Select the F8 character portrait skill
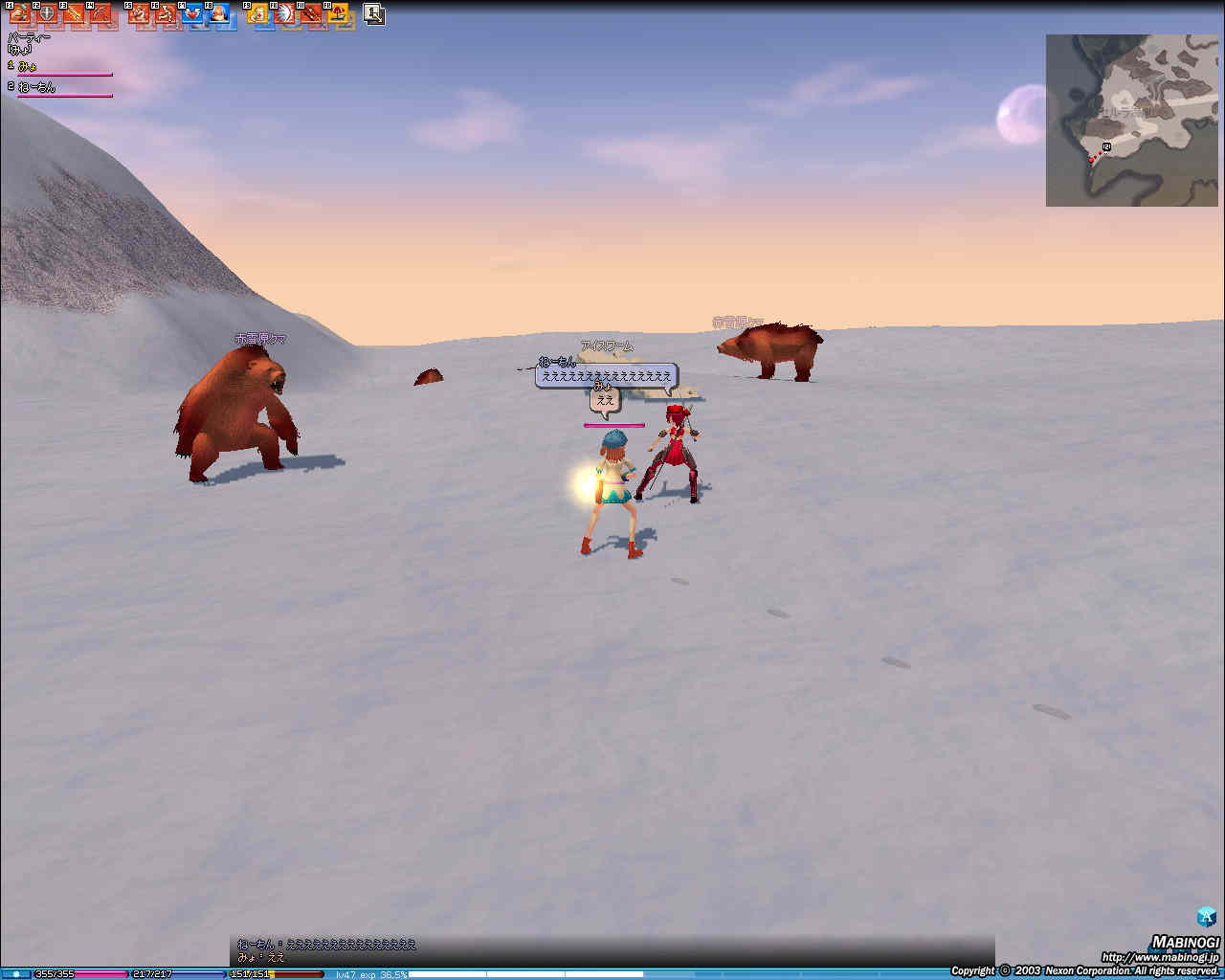This screenshot has width=1225, height=980. (219, 14)
